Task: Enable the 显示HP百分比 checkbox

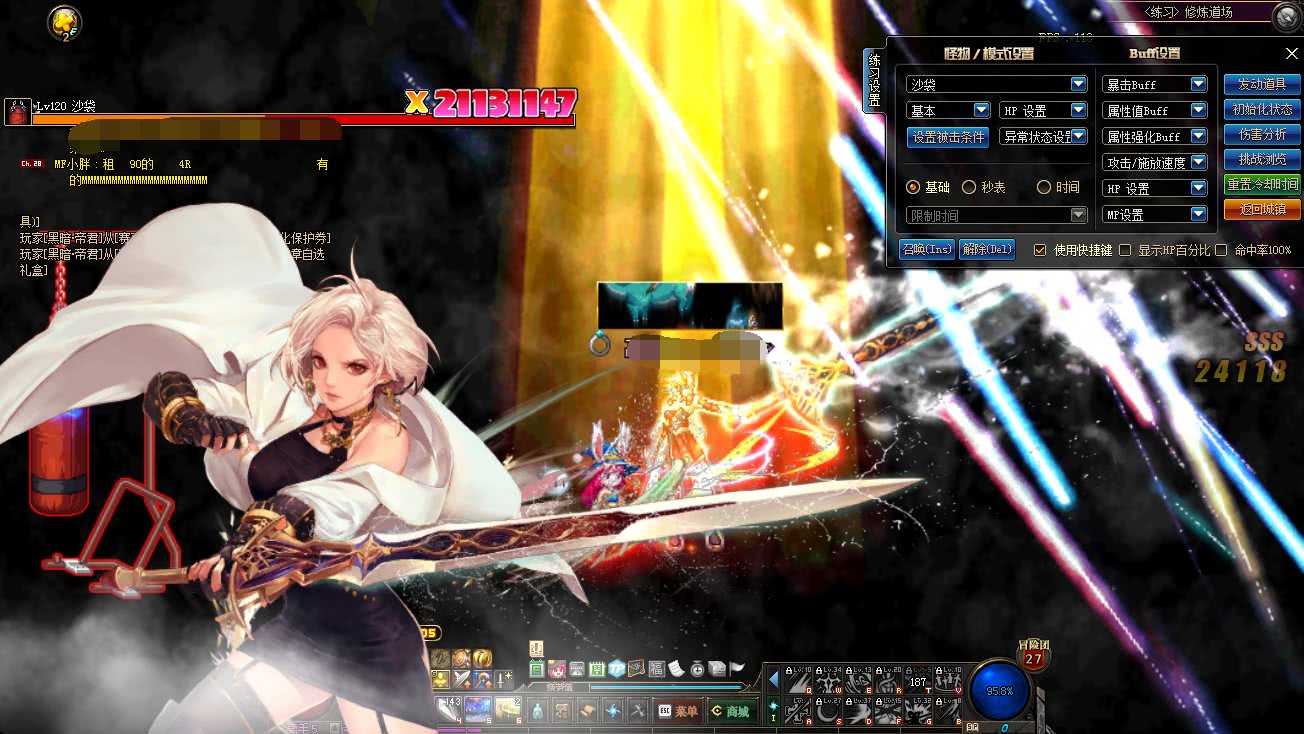Action: coord(1125,250)
